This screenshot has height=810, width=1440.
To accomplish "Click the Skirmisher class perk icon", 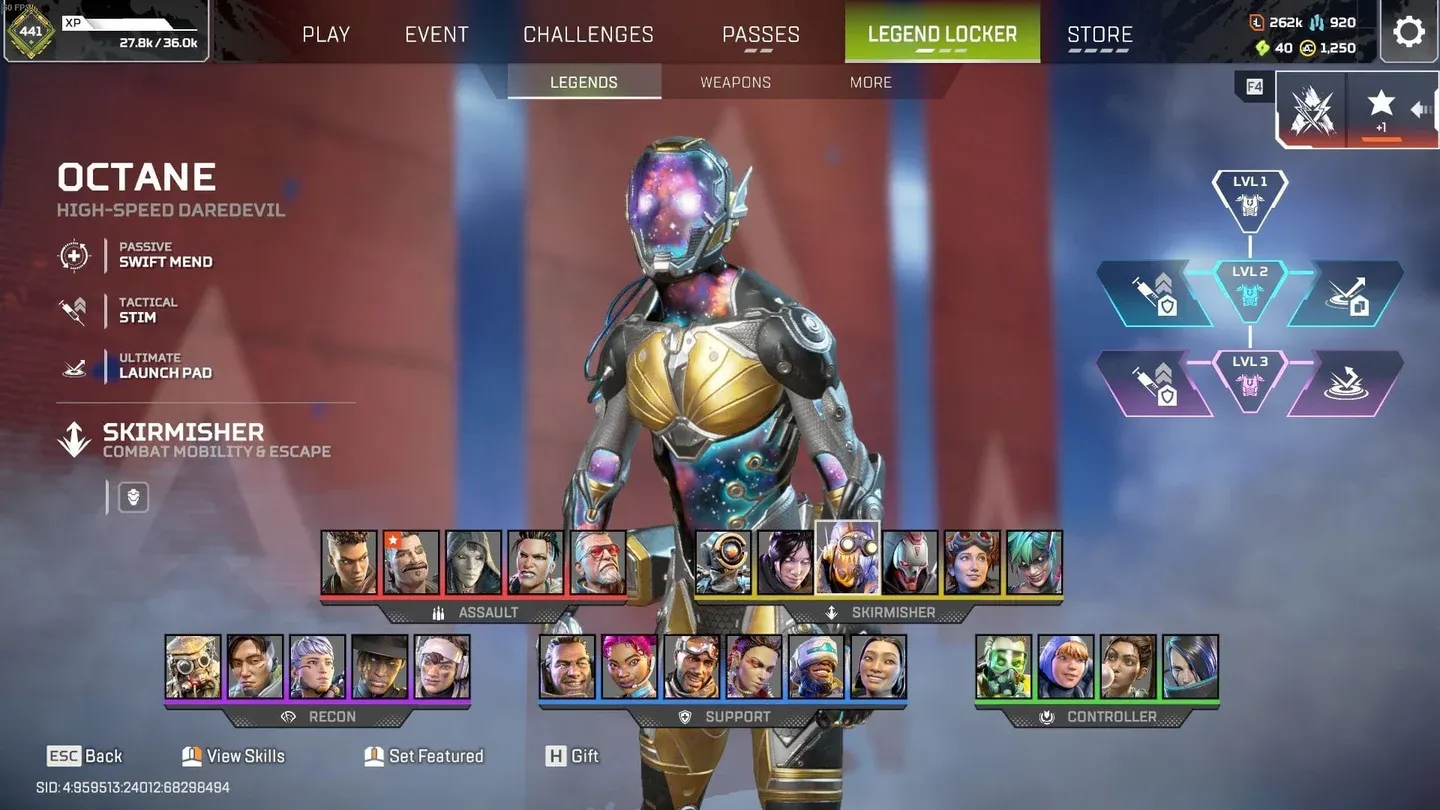I will point(132,497).
